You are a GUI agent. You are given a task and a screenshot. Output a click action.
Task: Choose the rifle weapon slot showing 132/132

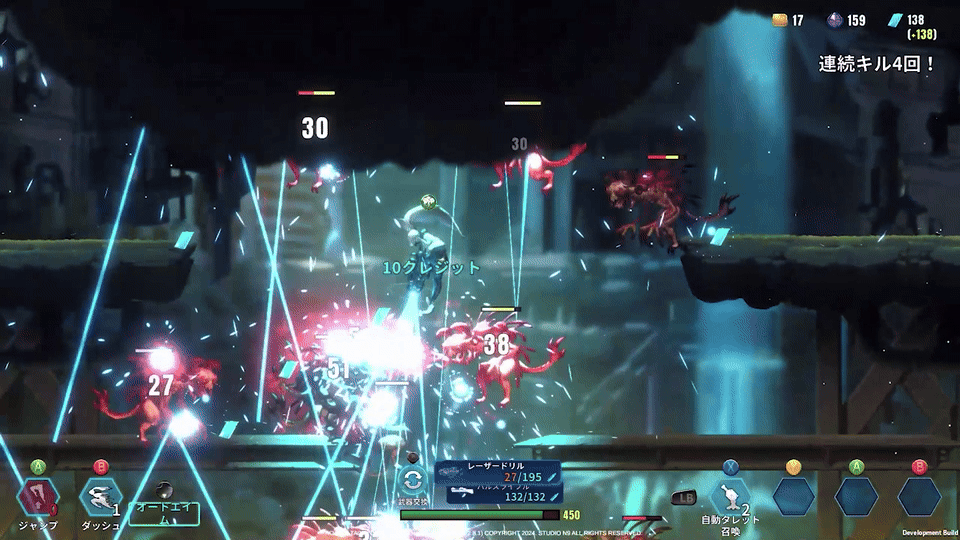coord(497,494)
